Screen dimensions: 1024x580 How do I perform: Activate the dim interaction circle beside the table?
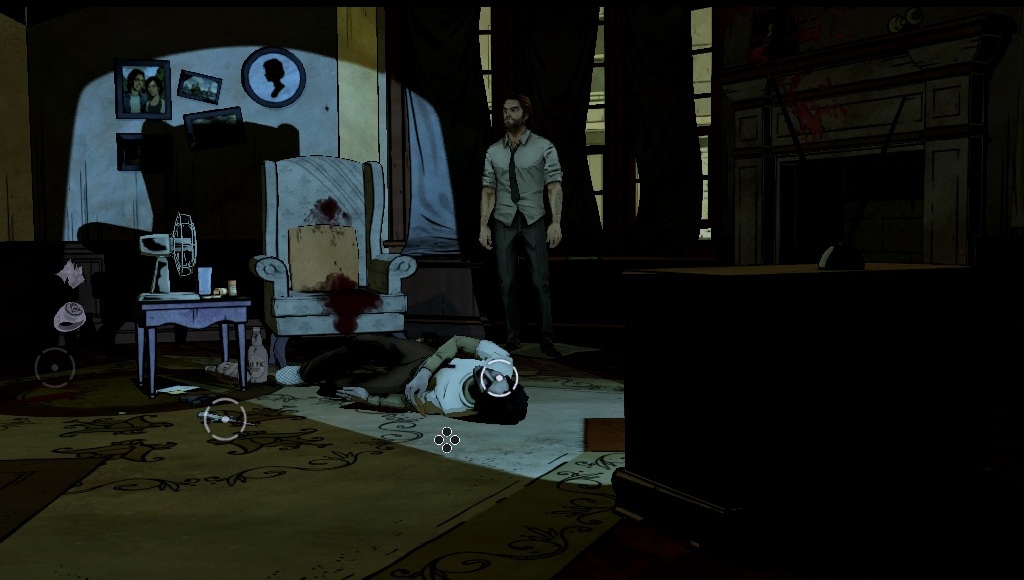pyautogui.click(x=54, y=367)
